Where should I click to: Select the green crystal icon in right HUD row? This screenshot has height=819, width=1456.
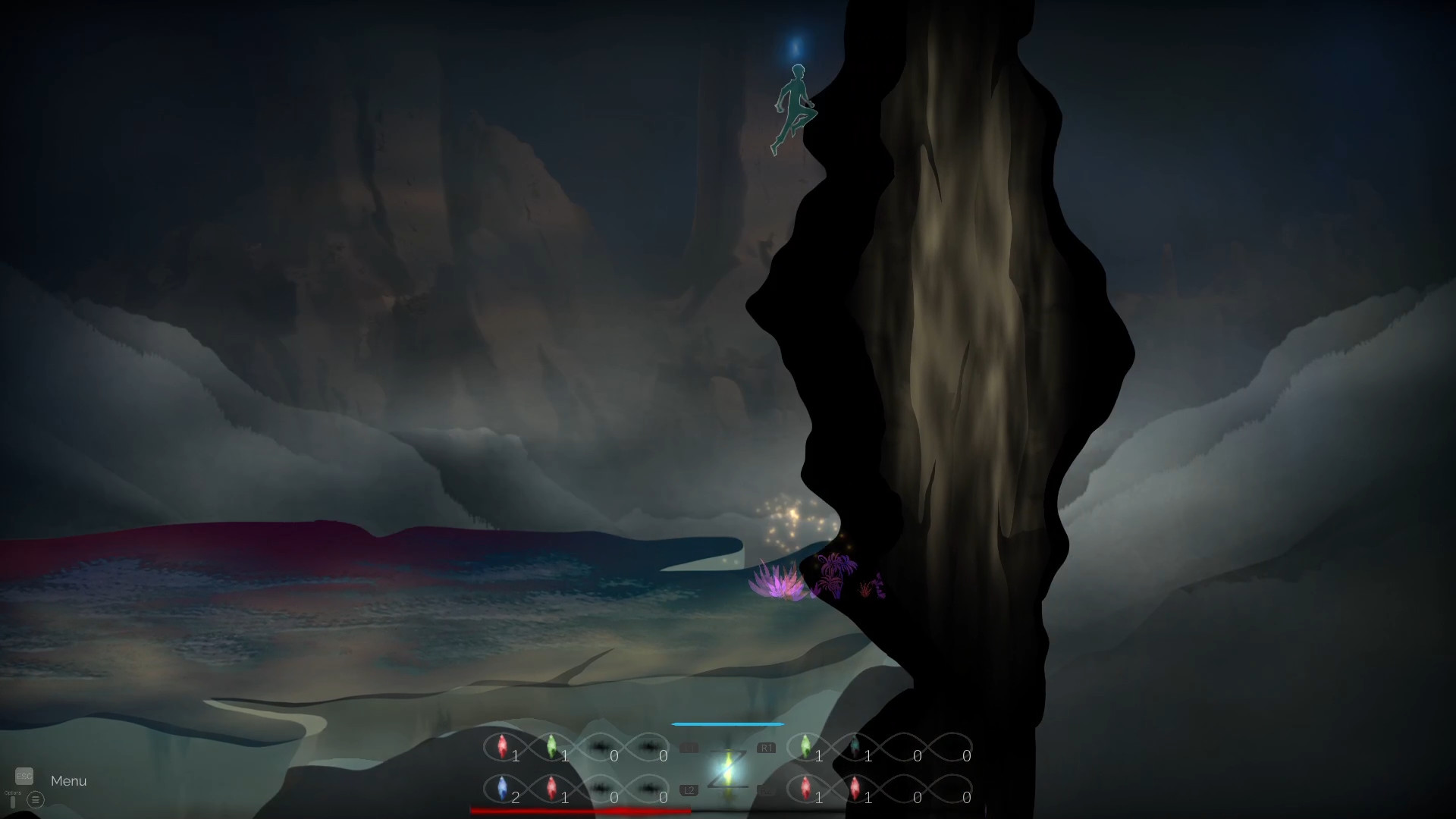point(806,747)
